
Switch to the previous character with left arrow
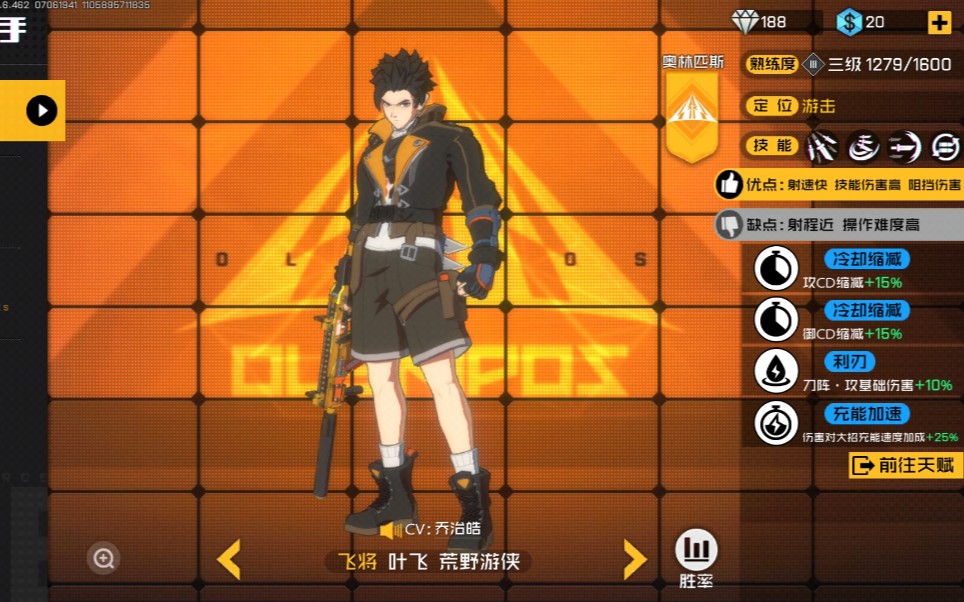click(x=229, y=560)
